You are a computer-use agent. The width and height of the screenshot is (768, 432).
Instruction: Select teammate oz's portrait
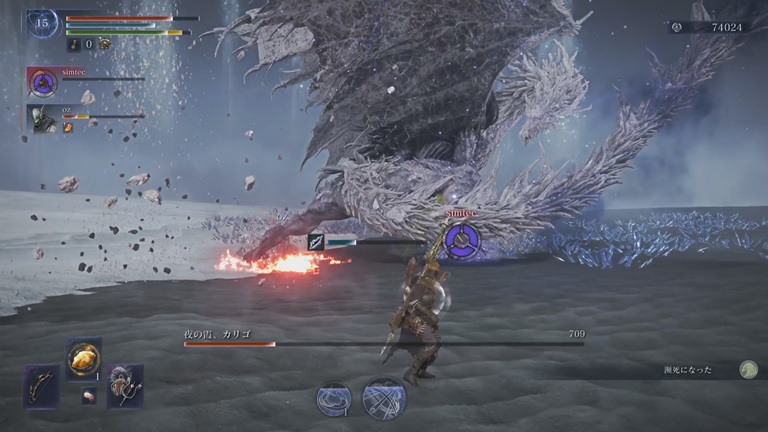[42, 118]
